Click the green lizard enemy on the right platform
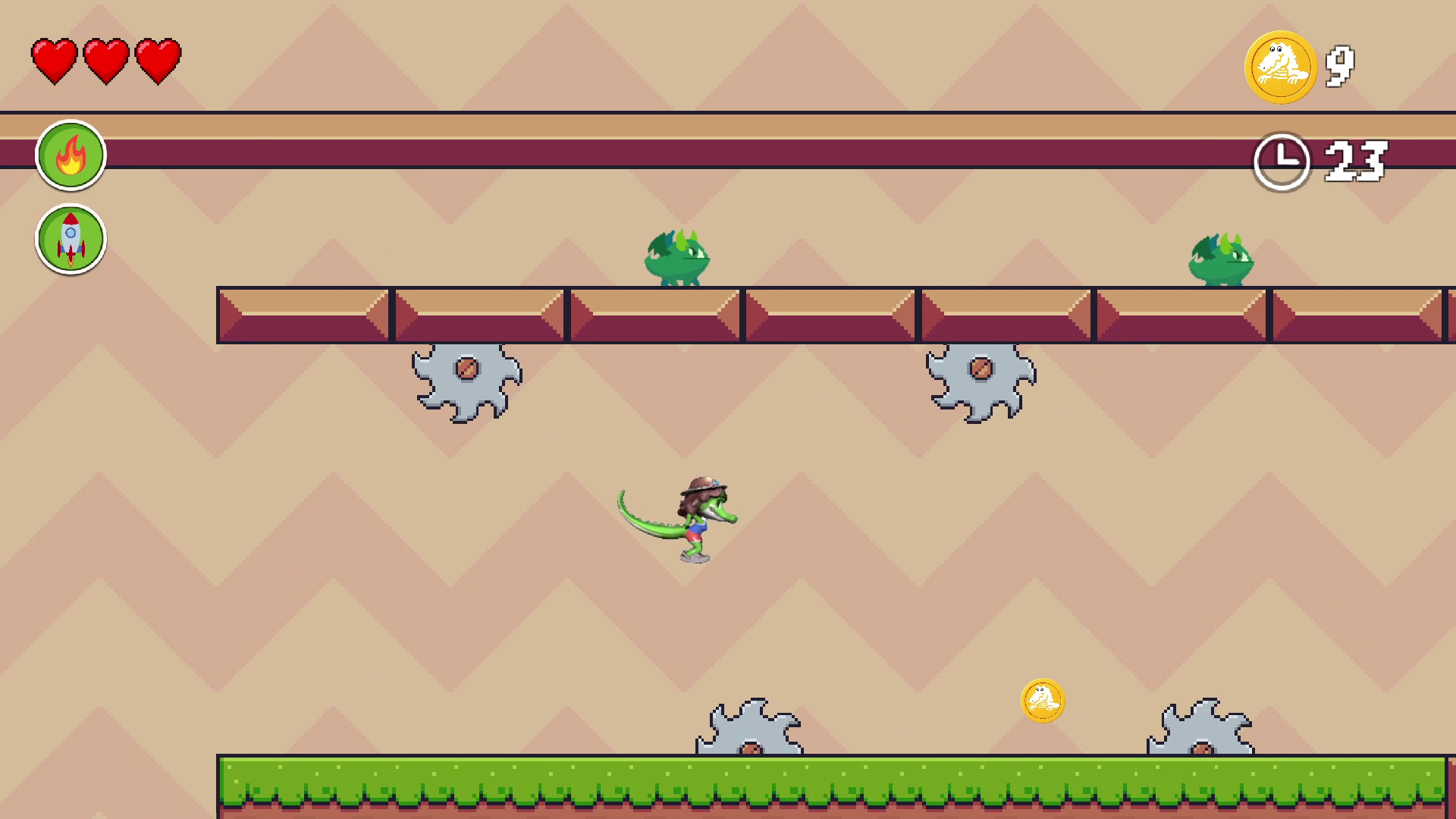 [1221, 260]
